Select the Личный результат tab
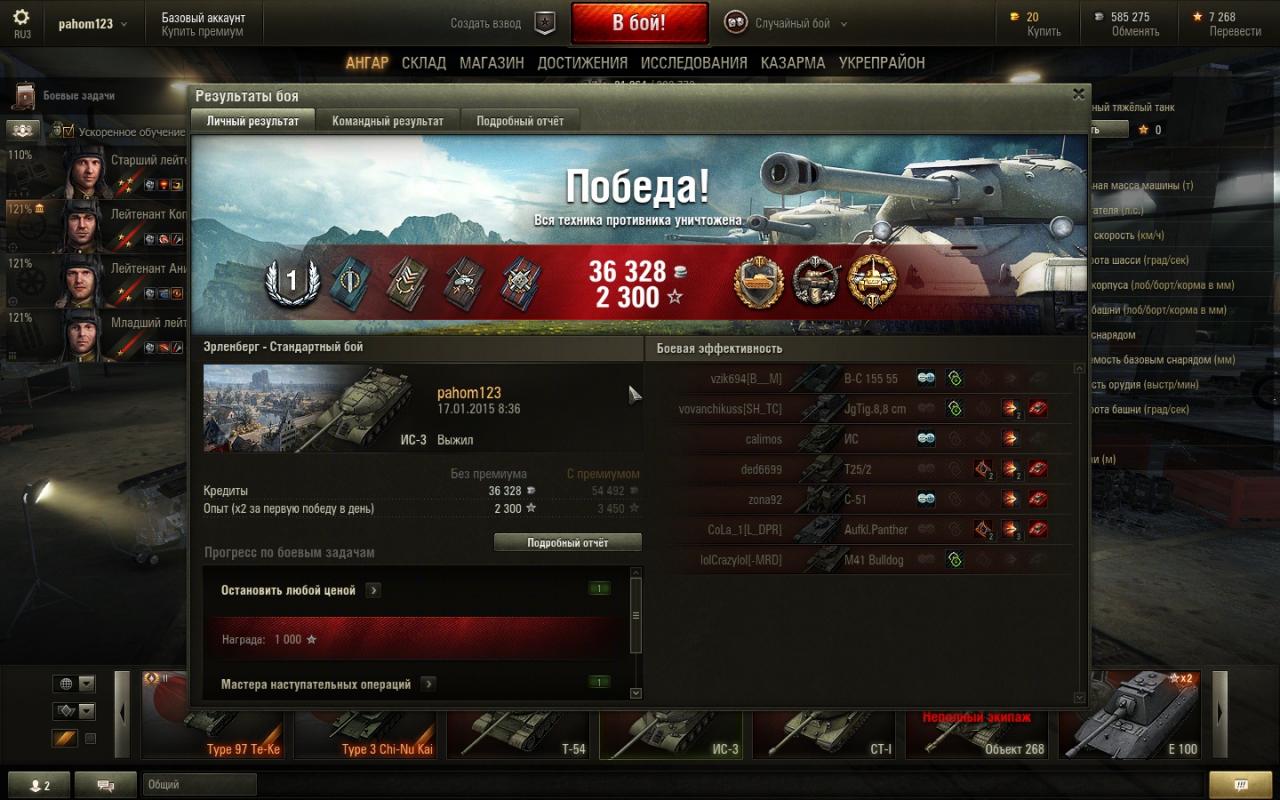This screenshot has height=800, width=1280. tap(253, 121)
